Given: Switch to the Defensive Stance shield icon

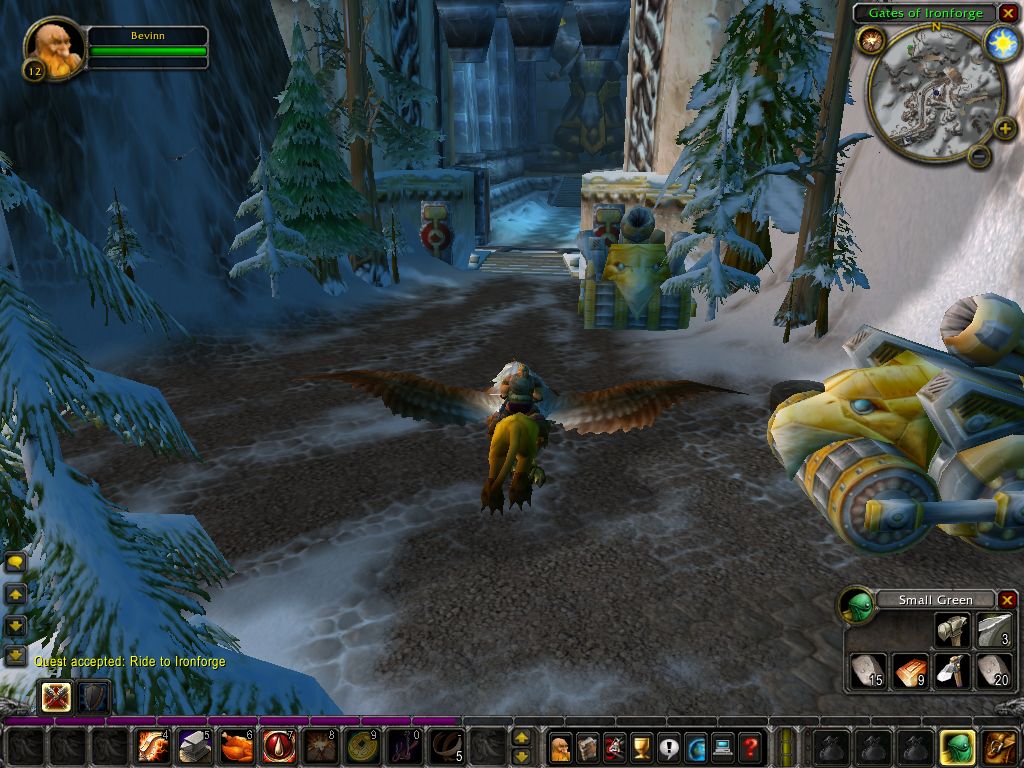Looking at the screenshot, I should (94, 696).
